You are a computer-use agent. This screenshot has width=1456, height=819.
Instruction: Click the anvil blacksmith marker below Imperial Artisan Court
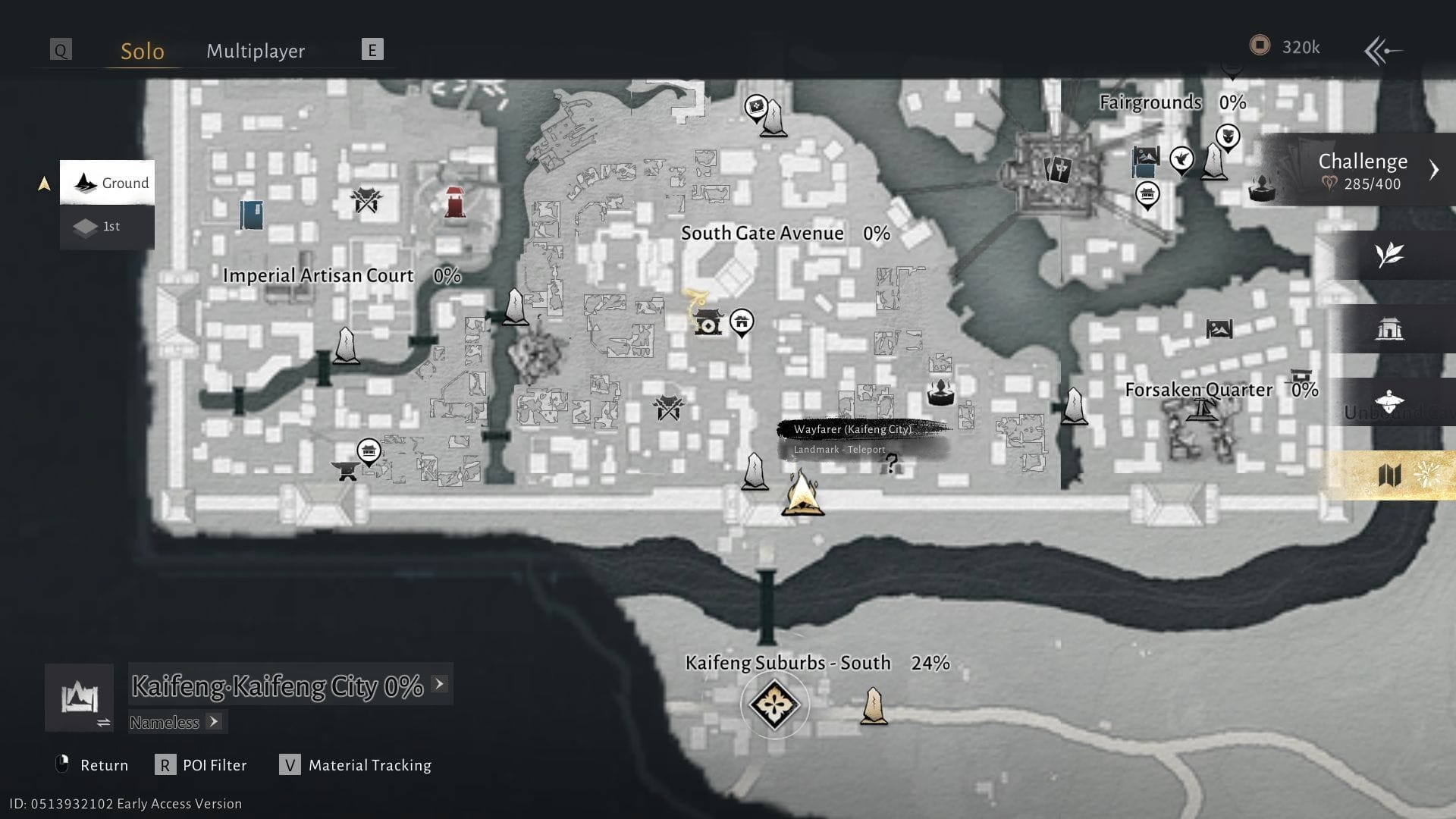coord(346,471)
